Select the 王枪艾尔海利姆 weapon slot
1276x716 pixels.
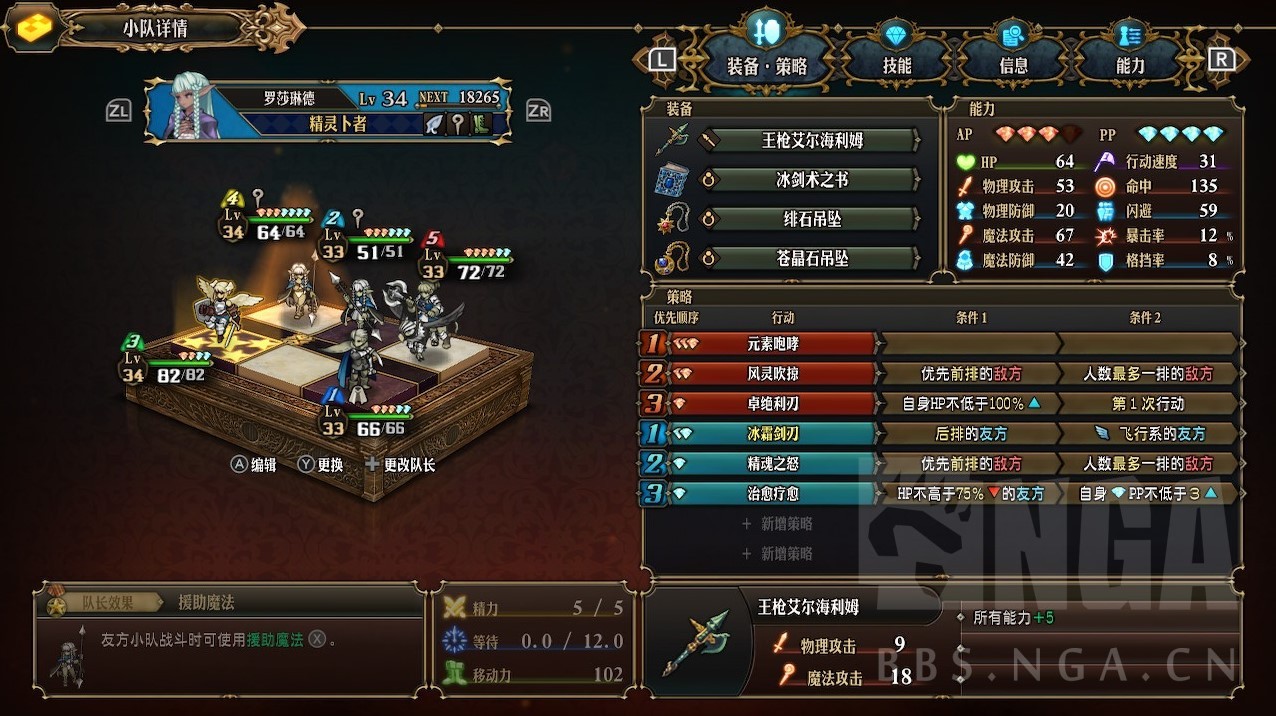coord(812,140)
